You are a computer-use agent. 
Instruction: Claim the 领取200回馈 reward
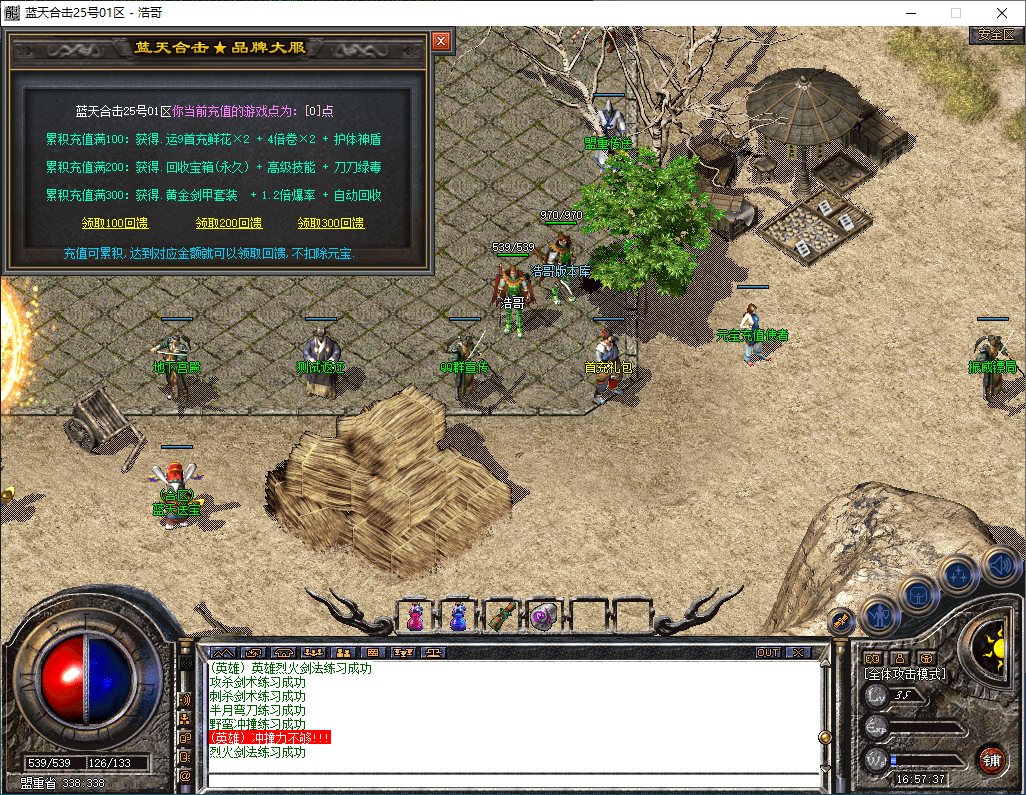point(229,223)
